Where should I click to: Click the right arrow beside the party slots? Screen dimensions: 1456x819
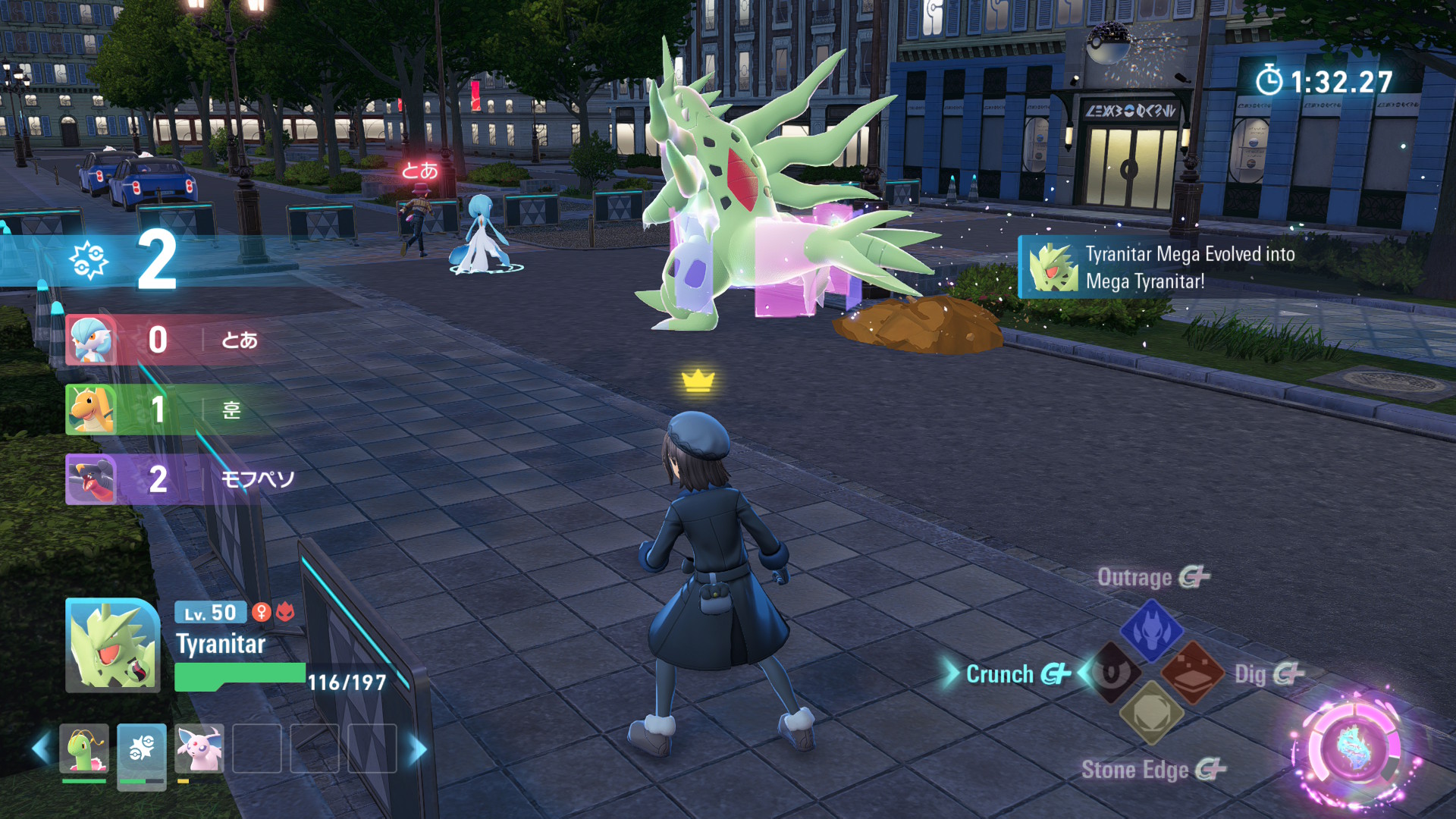pos(417,748)
